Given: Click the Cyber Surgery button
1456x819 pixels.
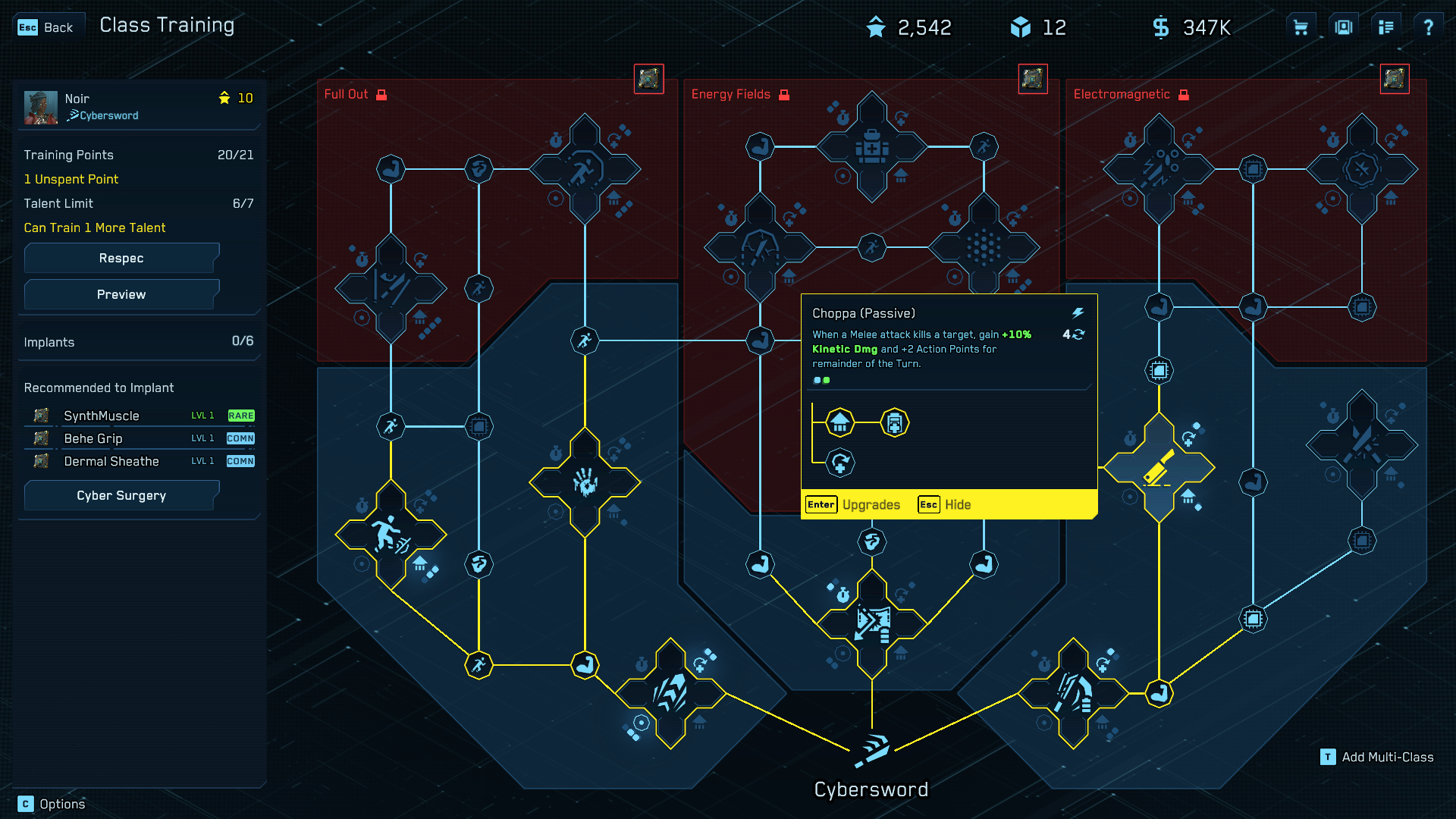Looking at the screenshot, I should click(121, 495).
